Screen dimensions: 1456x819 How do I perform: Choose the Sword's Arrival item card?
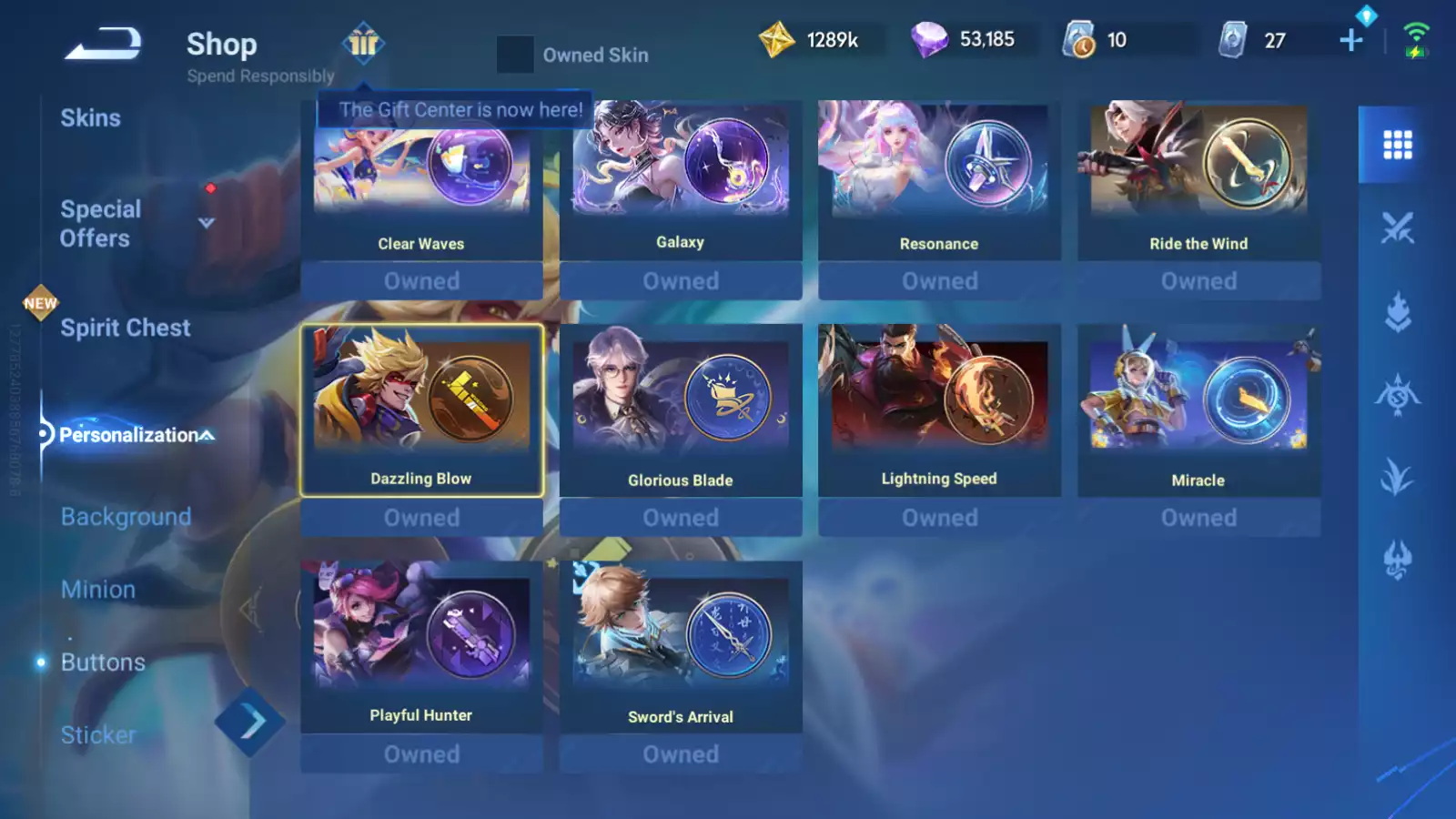[681, 646]
